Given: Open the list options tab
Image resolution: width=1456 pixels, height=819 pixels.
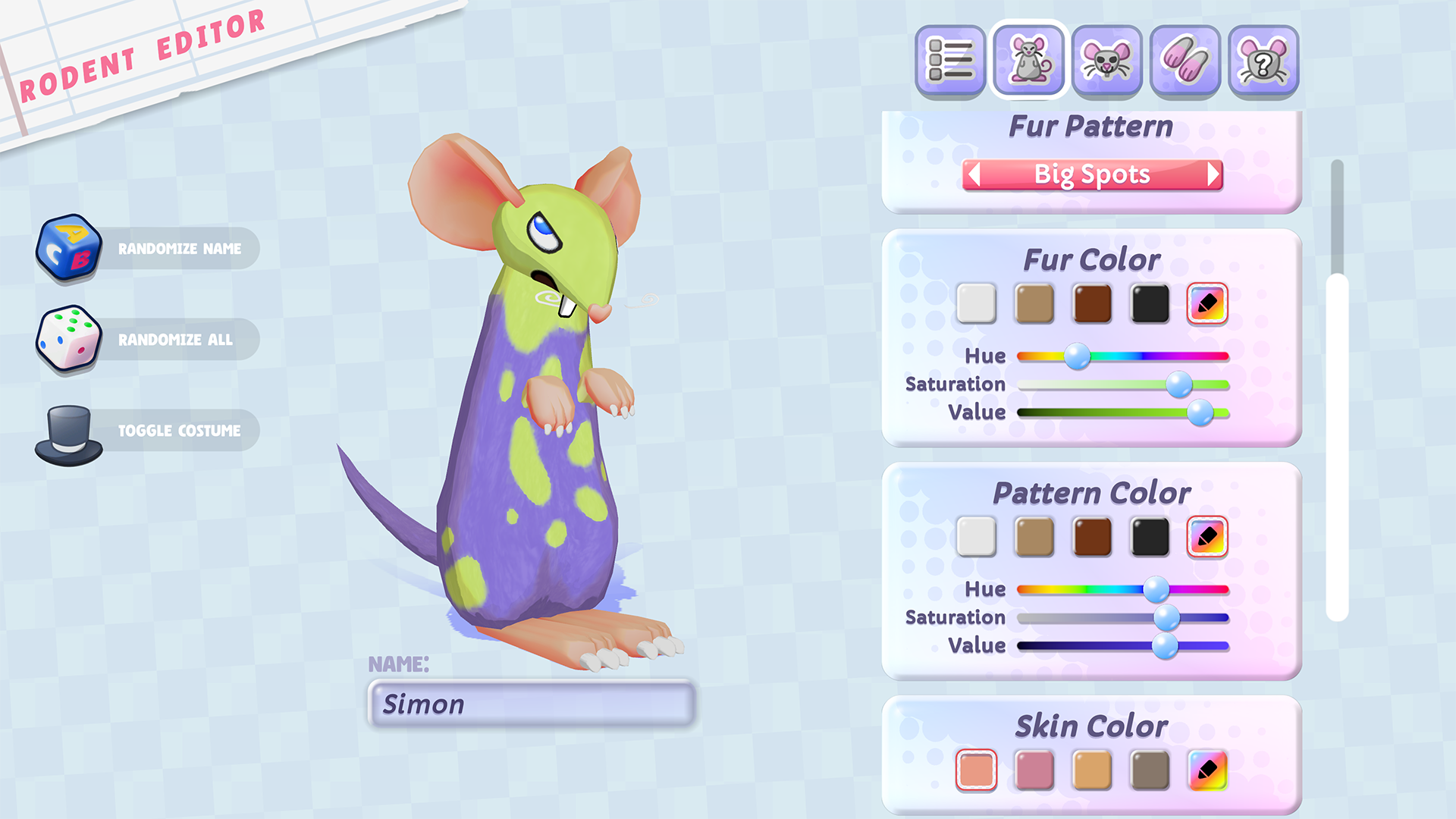Looking at the screenshot, I should click(950, 61).
